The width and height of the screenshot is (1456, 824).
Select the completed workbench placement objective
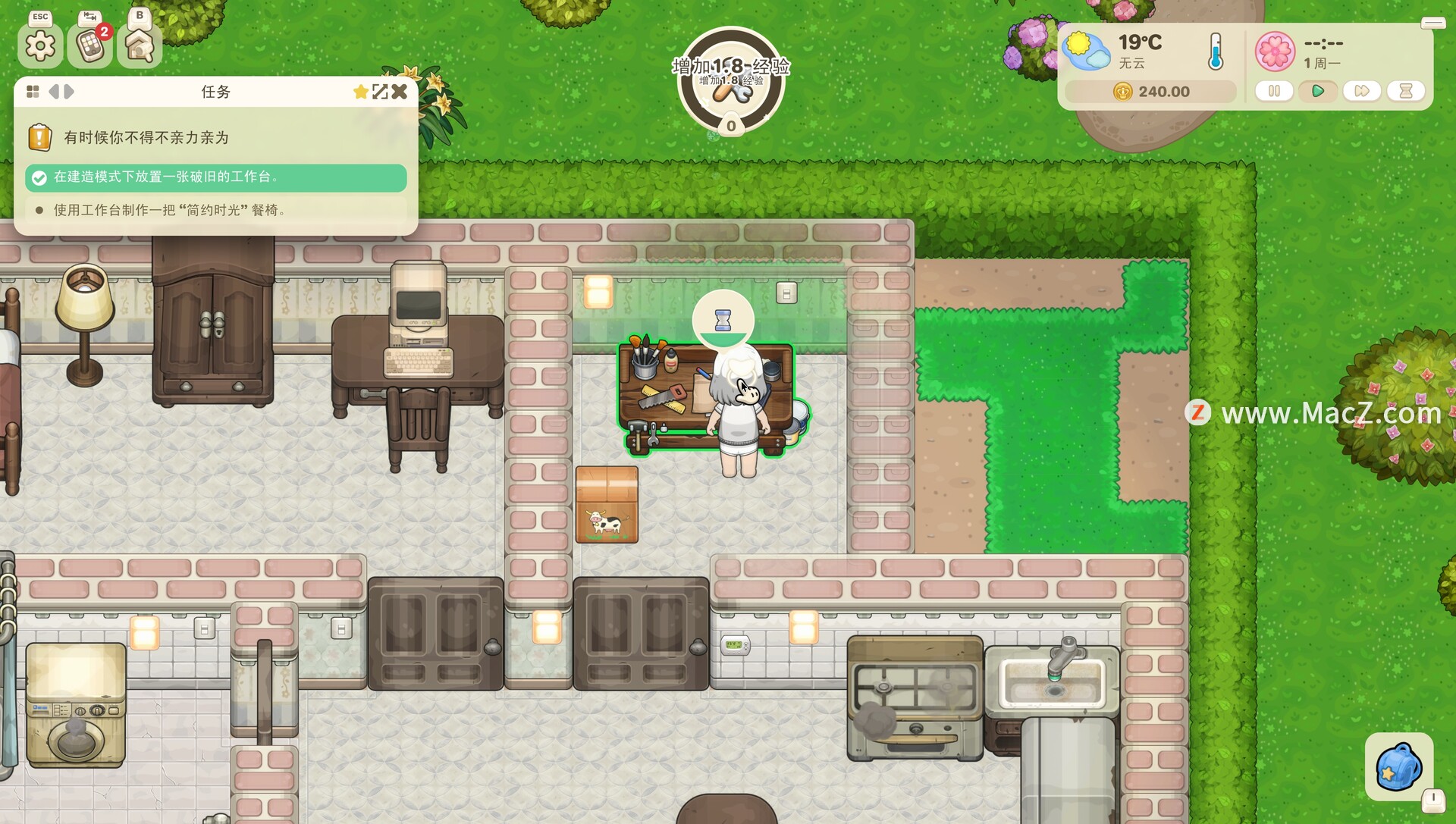[x=216, y=177]
